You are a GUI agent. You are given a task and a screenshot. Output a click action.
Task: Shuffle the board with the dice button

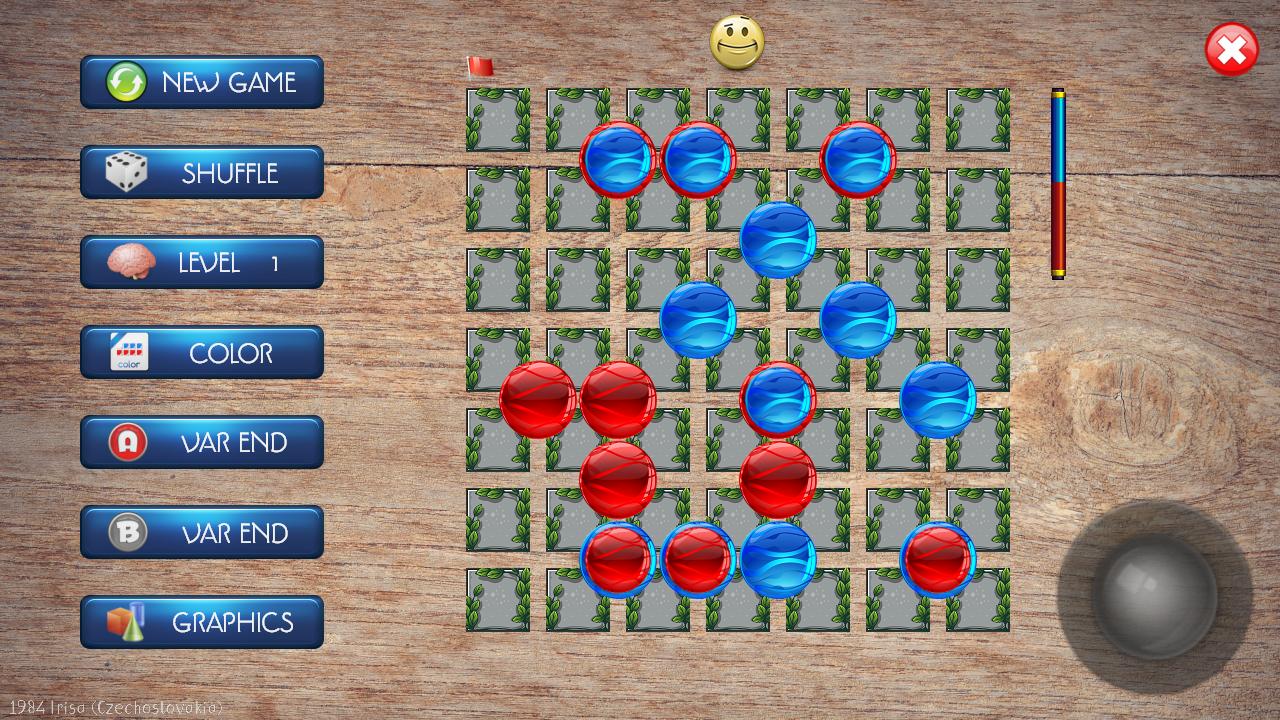[x=202, y=172]
